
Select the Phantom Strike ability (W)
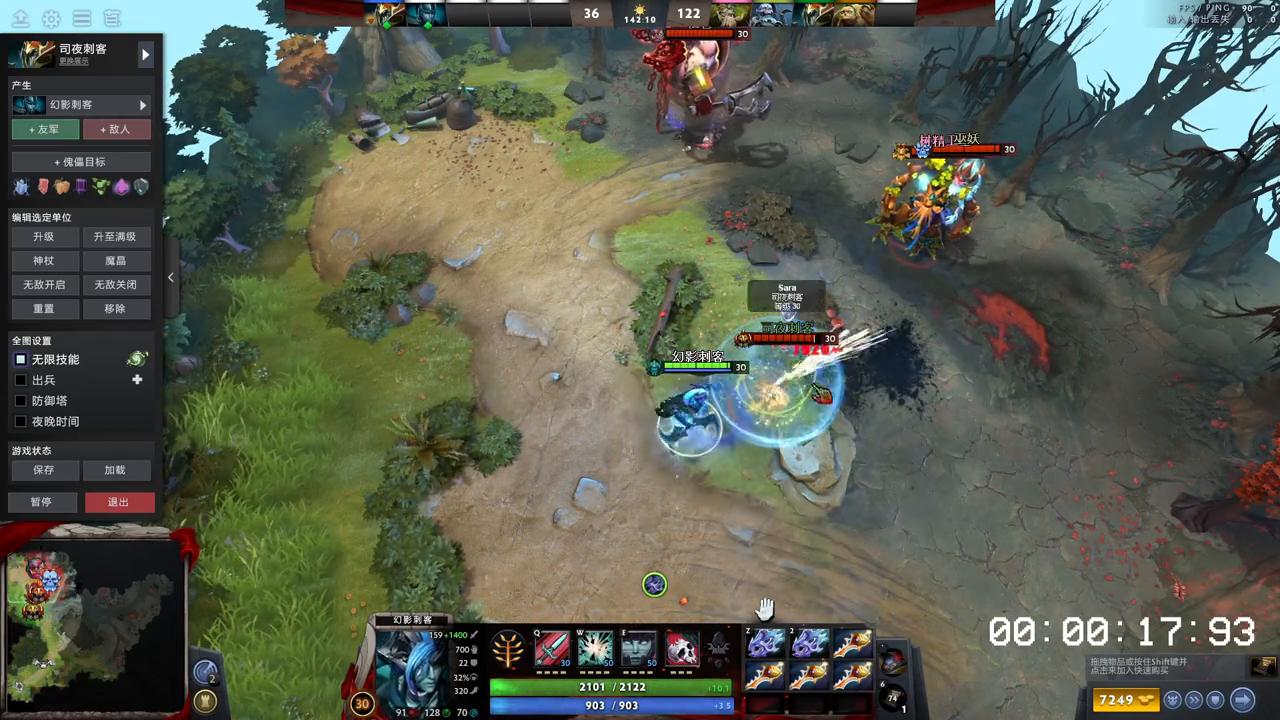coord(595,650)
